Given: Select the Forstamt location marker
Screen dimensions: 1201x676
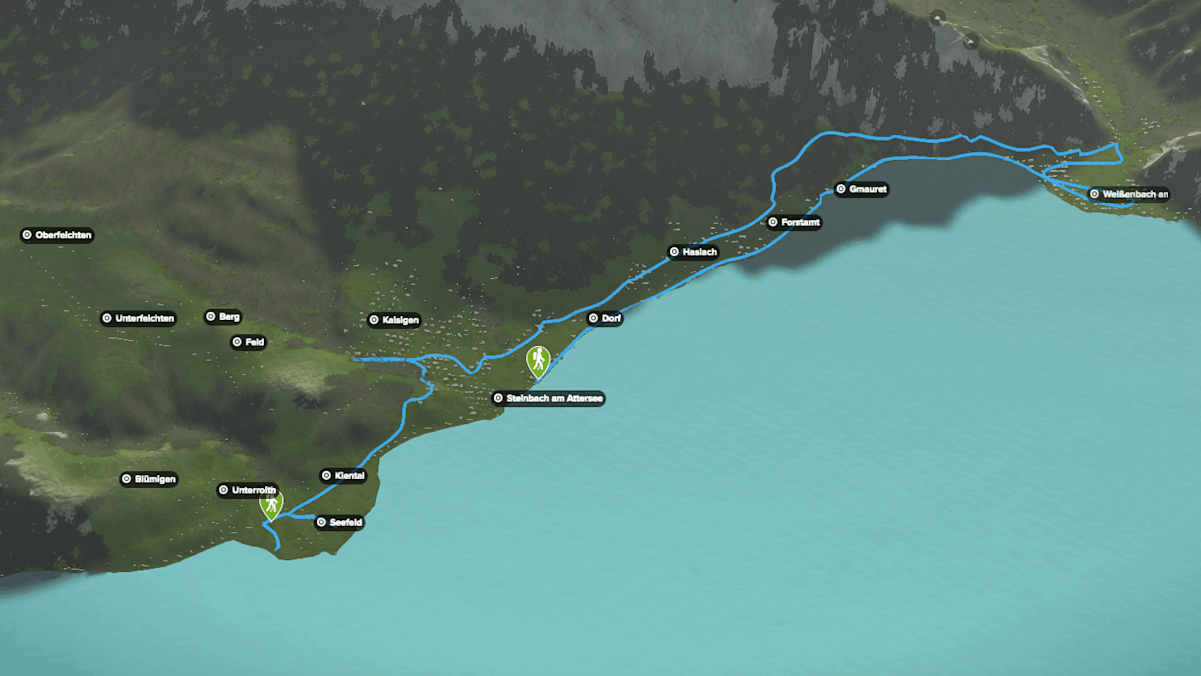Looking at the screenshot, I should [794, 222].
